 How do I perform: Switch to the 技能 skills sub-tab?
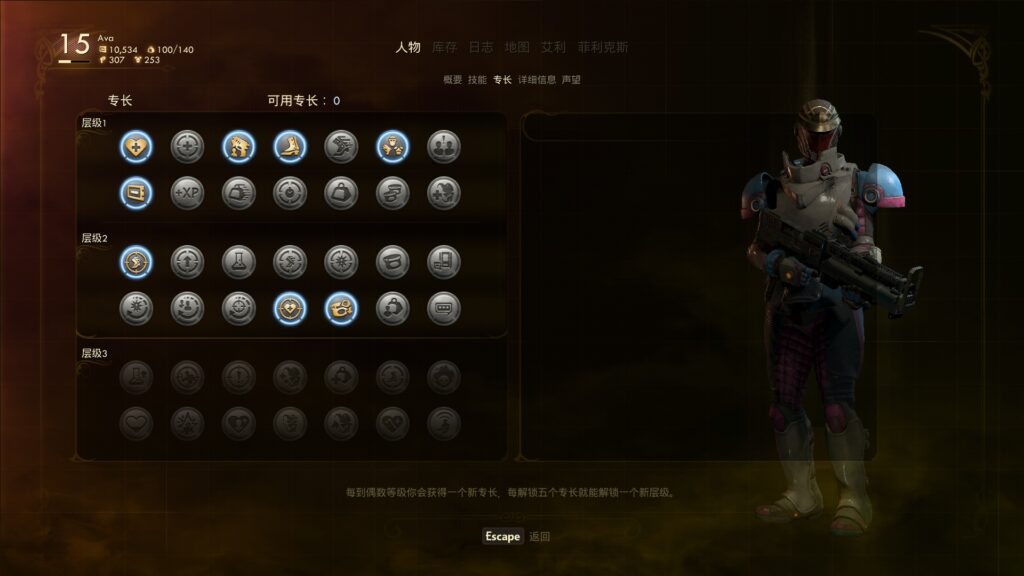click(x=477, y=79)
